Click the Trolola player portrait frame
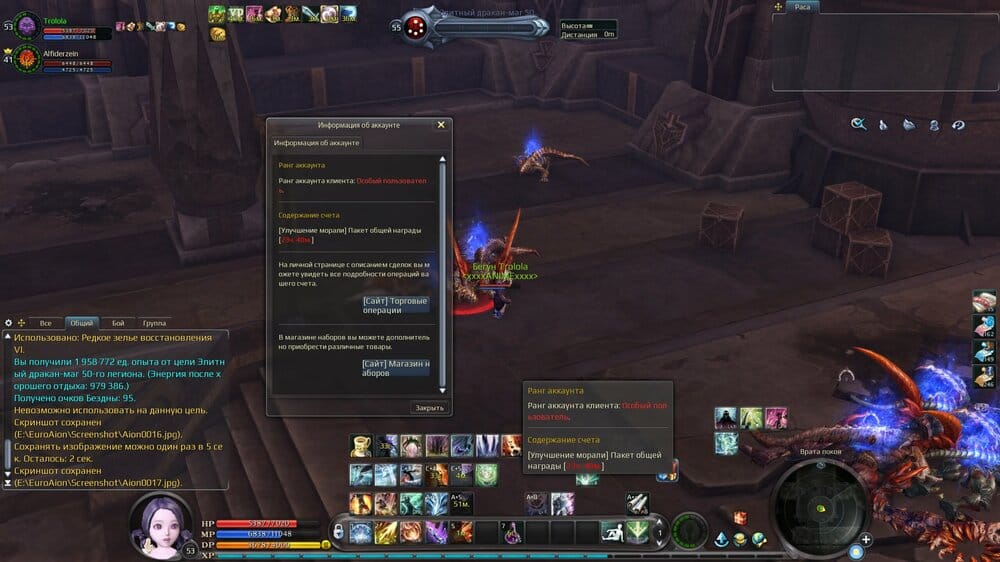Image resolution: width=1000 pixels, height=562 pixels. pos(26,24)
